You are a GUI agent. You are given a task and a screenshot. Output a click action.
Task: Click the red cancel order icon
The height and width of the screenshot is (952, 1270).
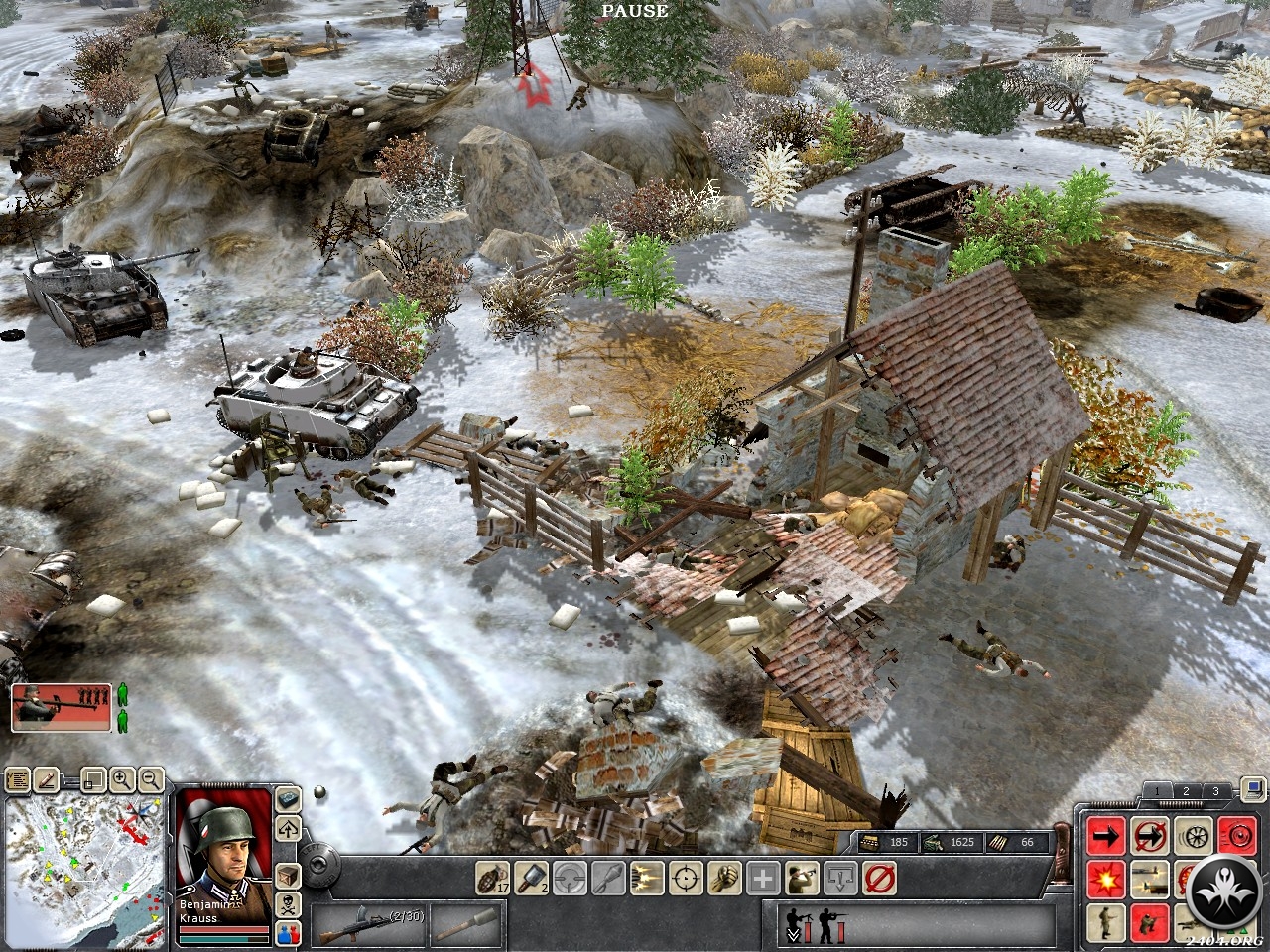pyautogui.click(x=879, y=877)
